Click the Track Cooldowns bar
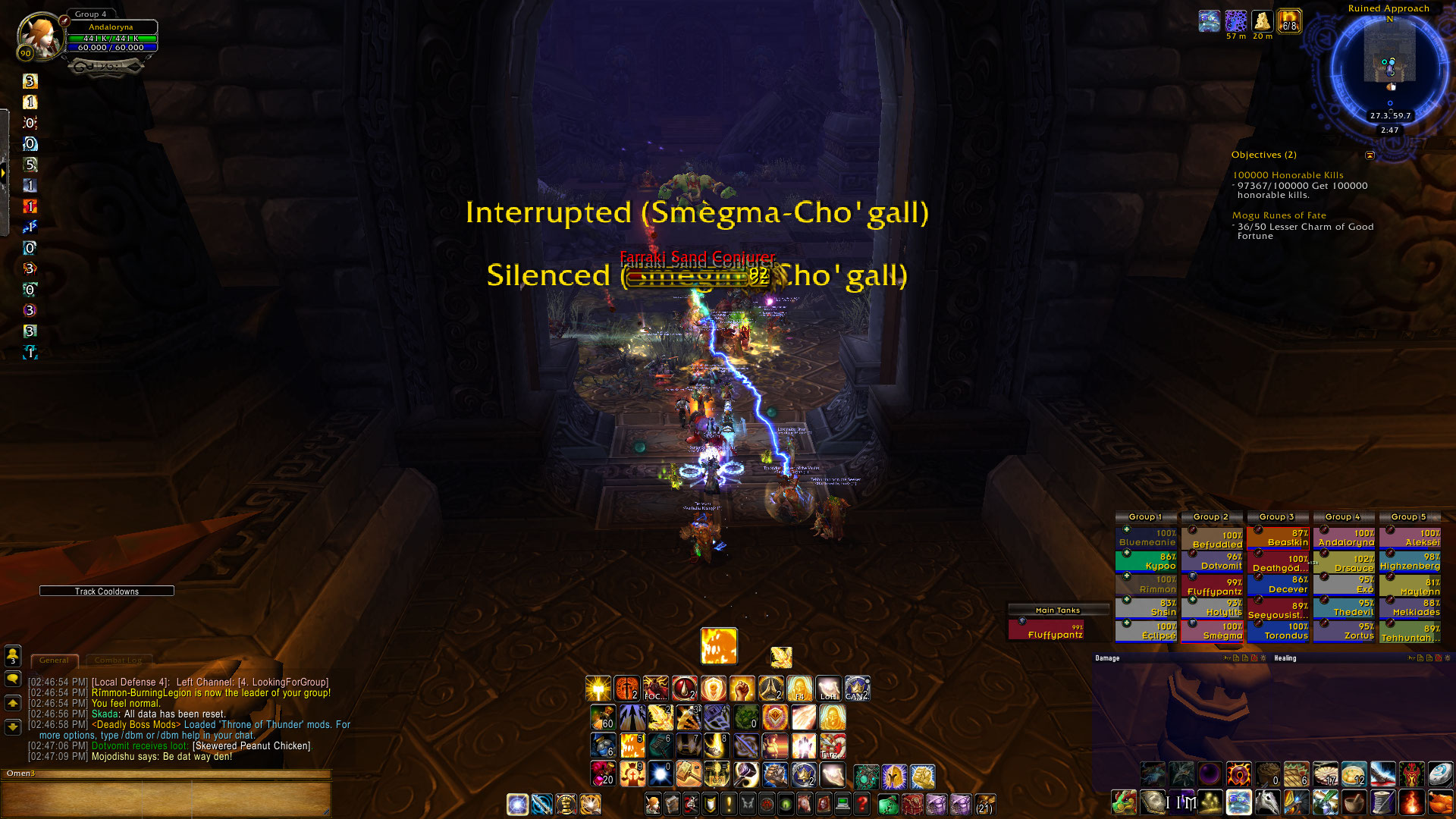This screenshot has height=819, width=1456. click(x=107, y=591)
